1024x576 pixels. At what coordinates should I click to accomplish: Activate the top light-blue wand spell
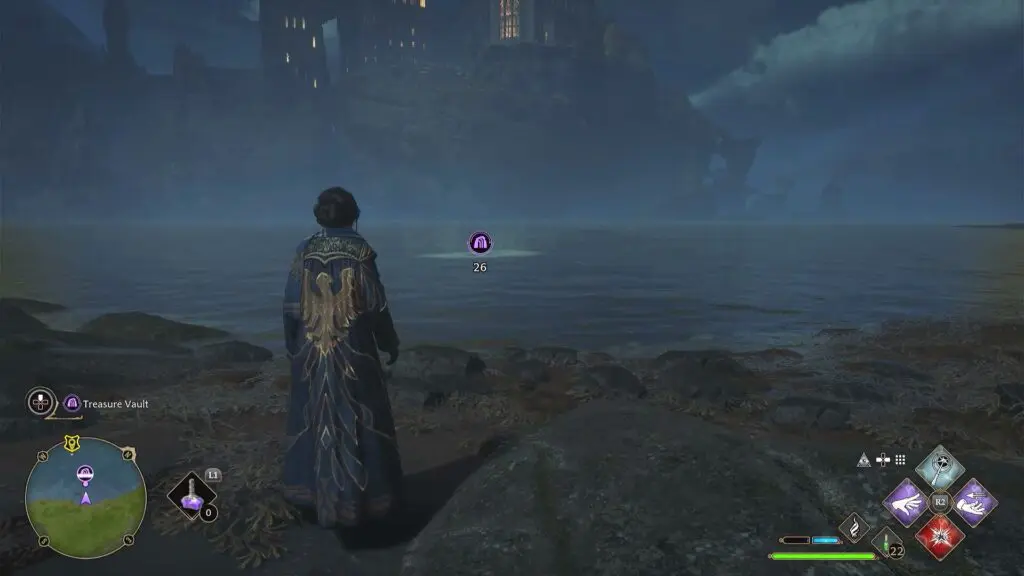point(939,468)
